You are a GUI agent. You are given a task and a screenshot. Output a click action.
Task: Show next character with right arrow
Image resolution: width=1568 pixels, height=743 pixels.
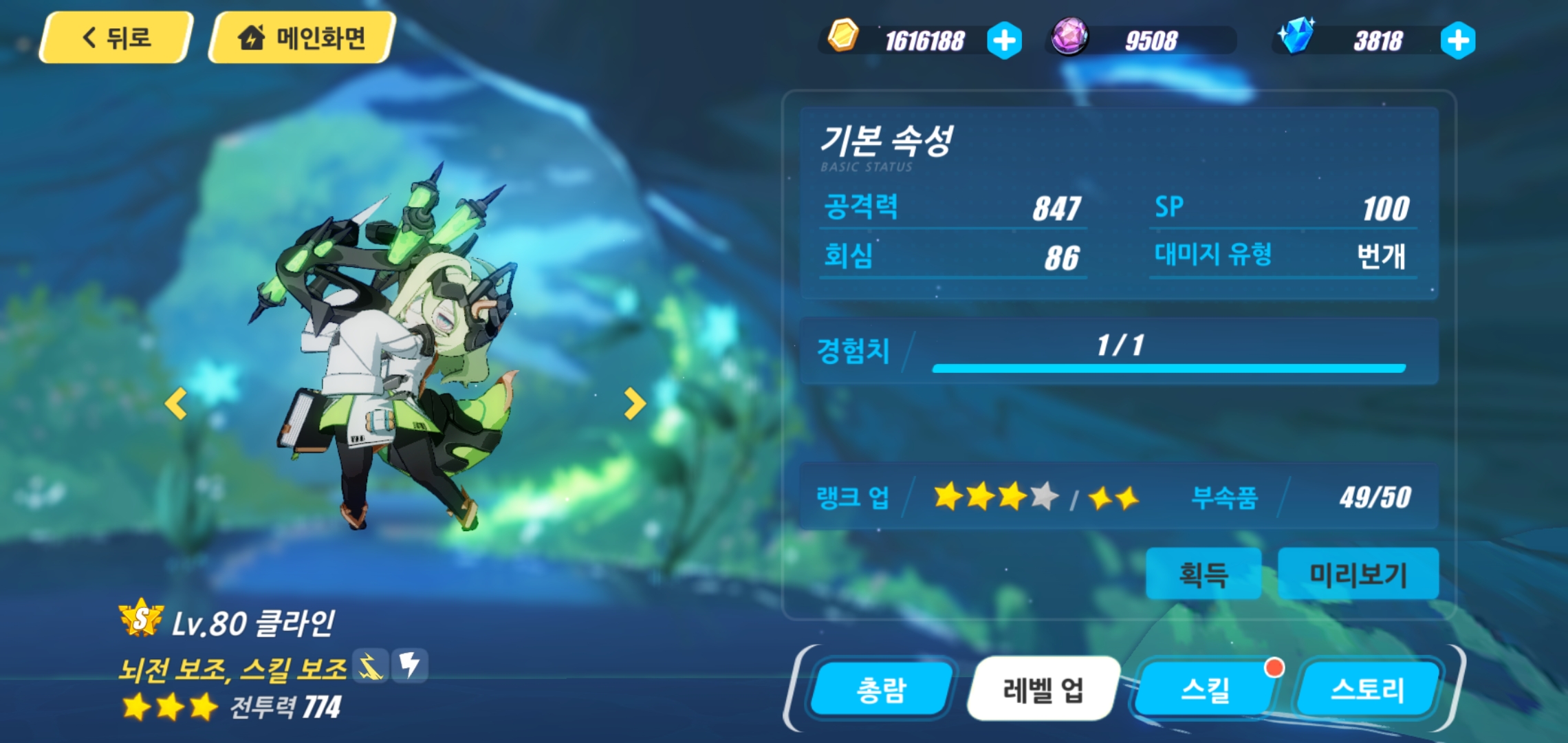point(634,404)
